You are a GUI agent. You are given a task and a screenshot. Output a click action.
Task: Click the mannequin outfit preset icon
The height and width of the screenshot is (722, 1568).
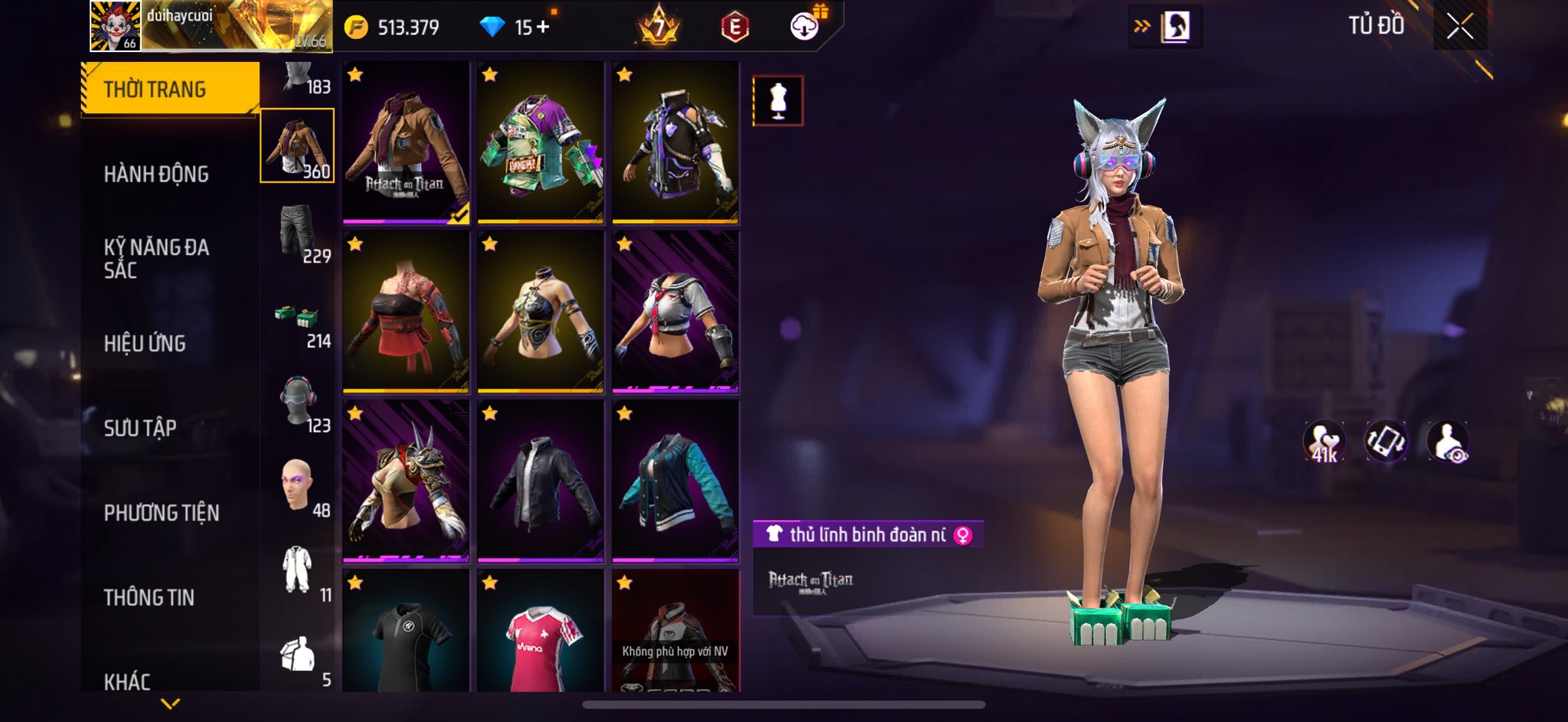pos(778,100)
